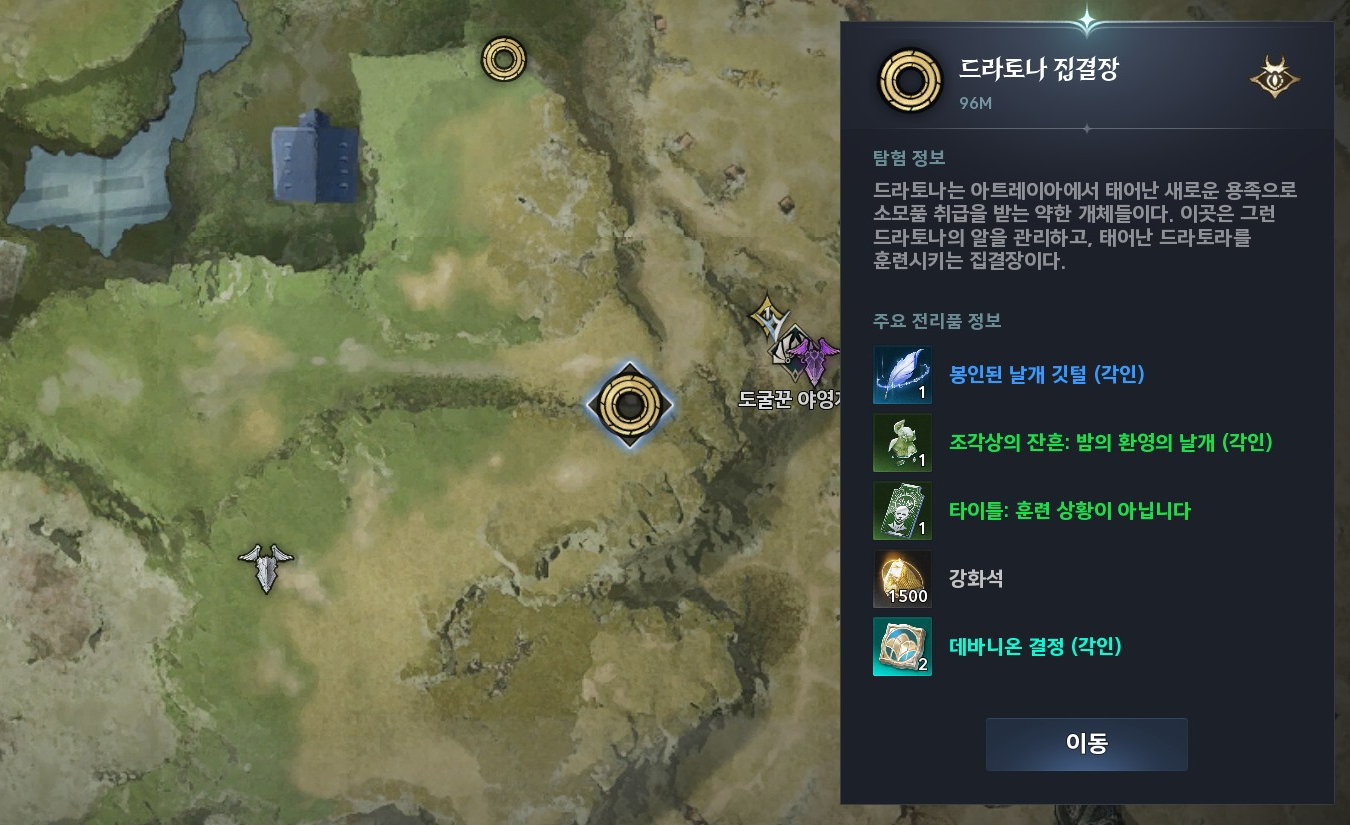Open the 강화석 item showing 1500
The image size is (1350, 825).
coord(903,578)
